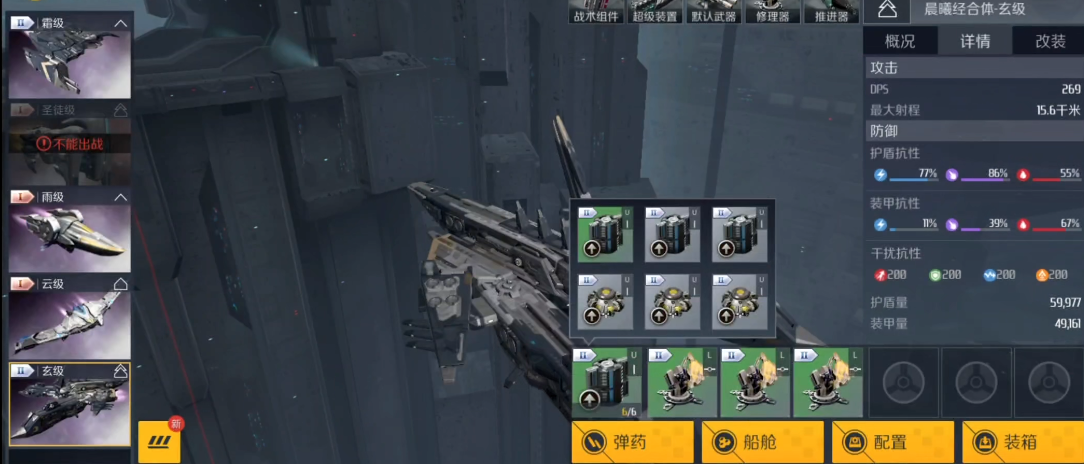
Task: Select the 6/6 module slot in bottom bar
Action: point(607,382)
